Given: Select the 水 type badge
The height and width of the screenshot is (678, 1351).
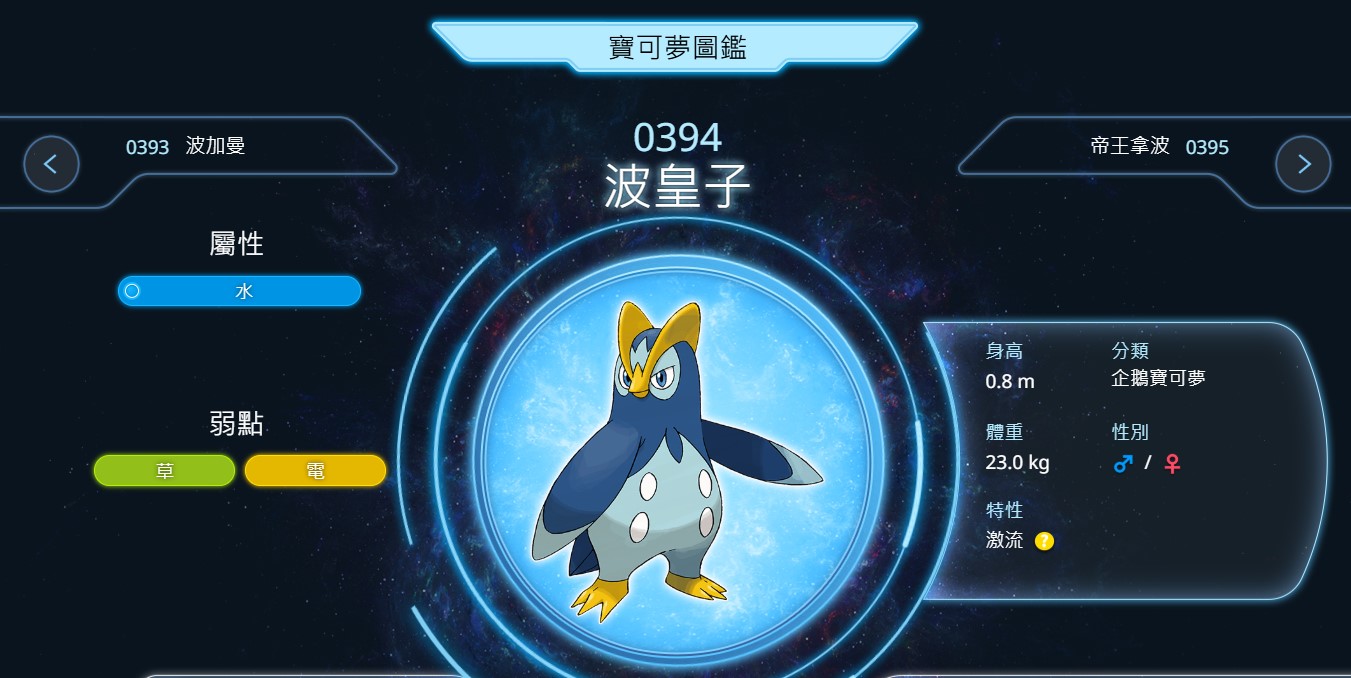Looking at the screenshot, I should click(239, 291).
